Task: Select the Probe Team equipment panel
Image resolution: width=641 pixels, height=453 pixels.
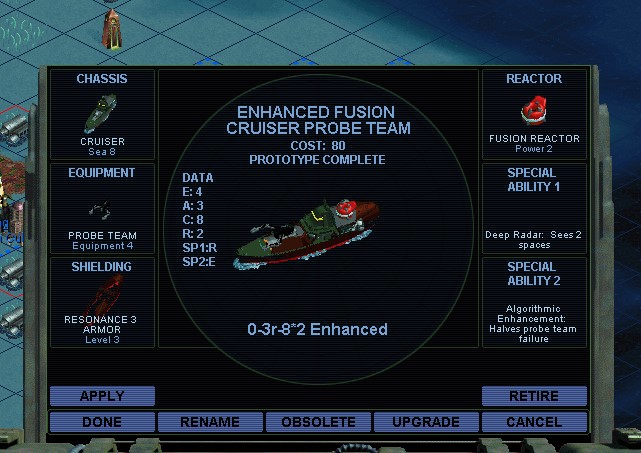Action: 102,208
